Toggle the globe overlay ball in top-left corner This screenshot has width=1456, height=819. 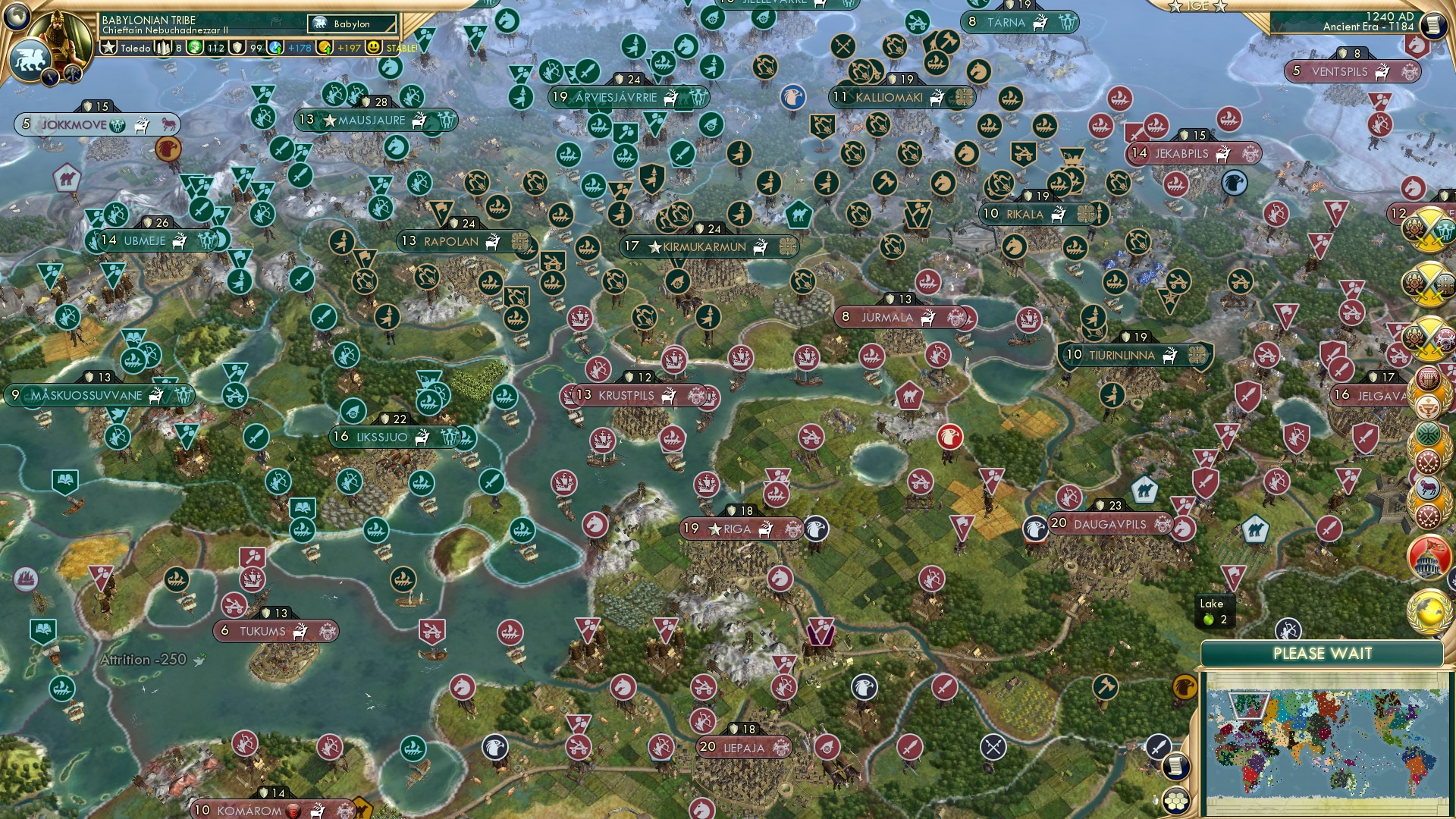point(17,17)
